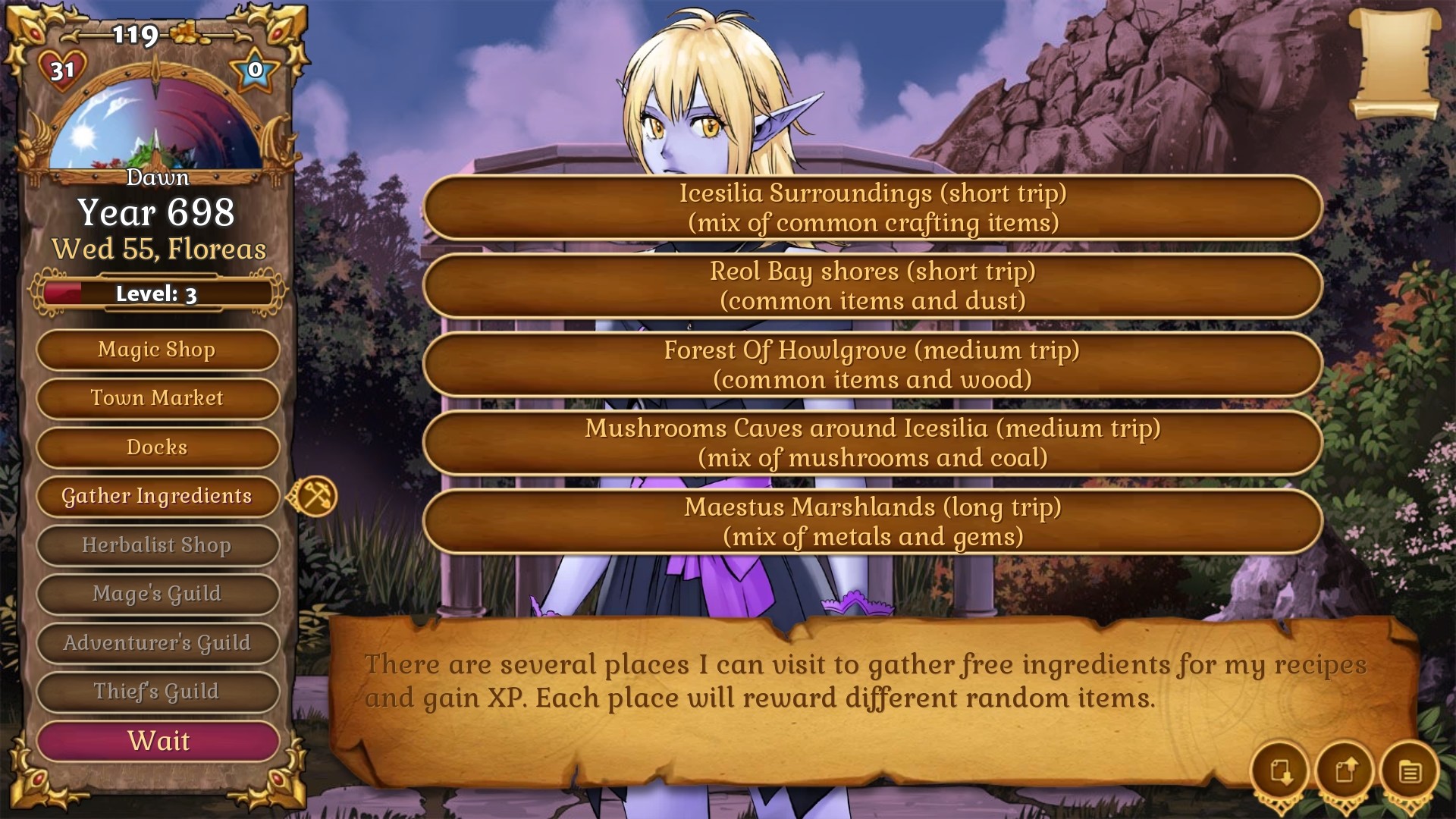The height and width of the screenshot is (819, 1456).
Task: Open the Town Market
Action: (157, 398)
